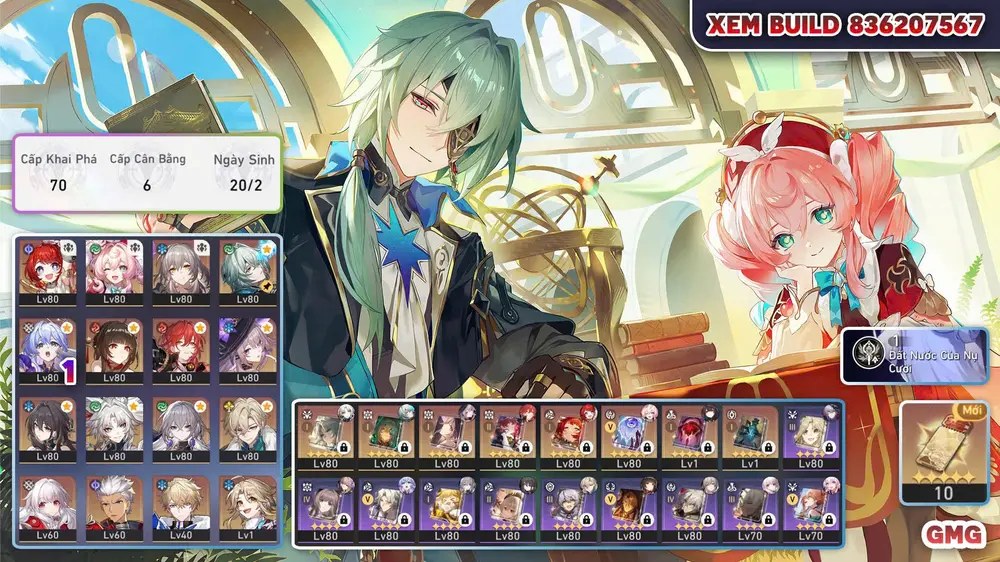Pick the green flame Lv80 light cone

tap(385, 437)
